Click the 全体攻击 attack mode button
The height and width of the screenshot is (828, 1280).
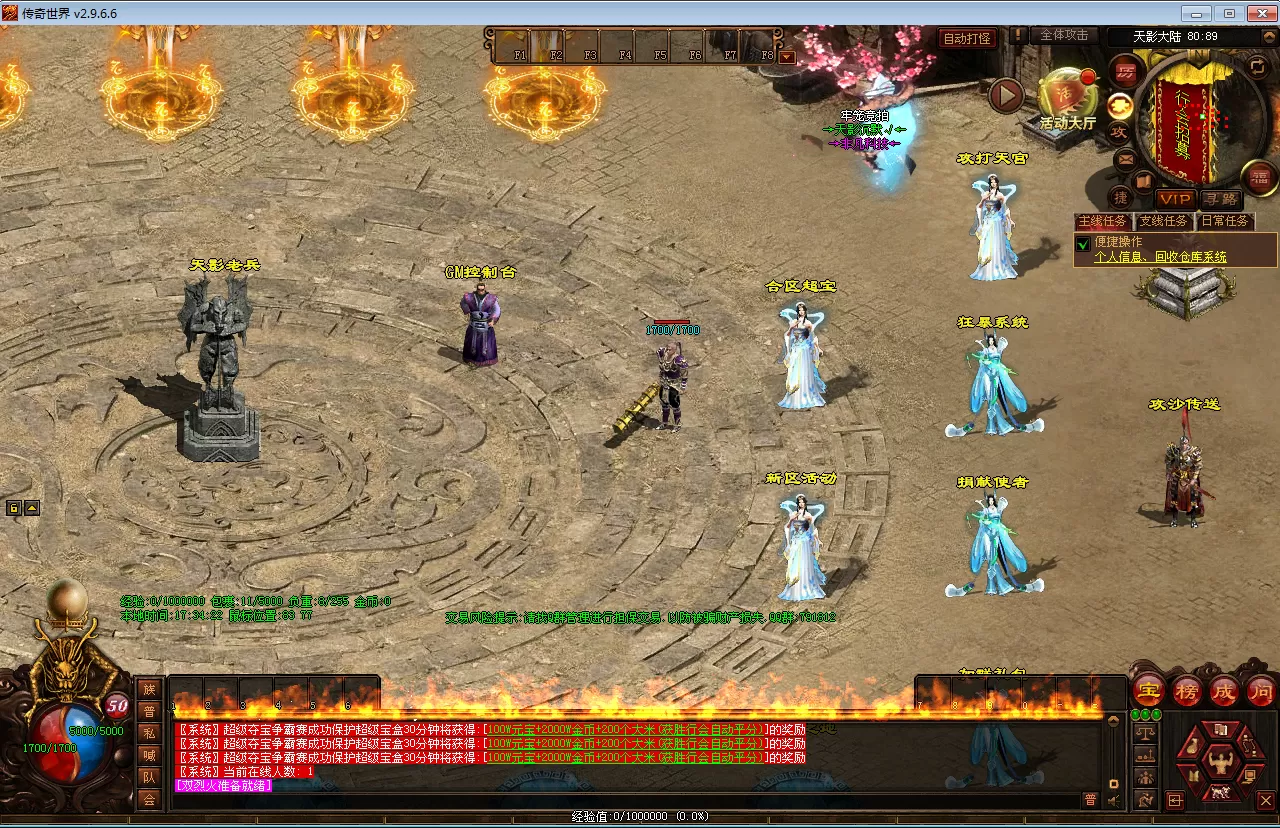[1064, 35]
